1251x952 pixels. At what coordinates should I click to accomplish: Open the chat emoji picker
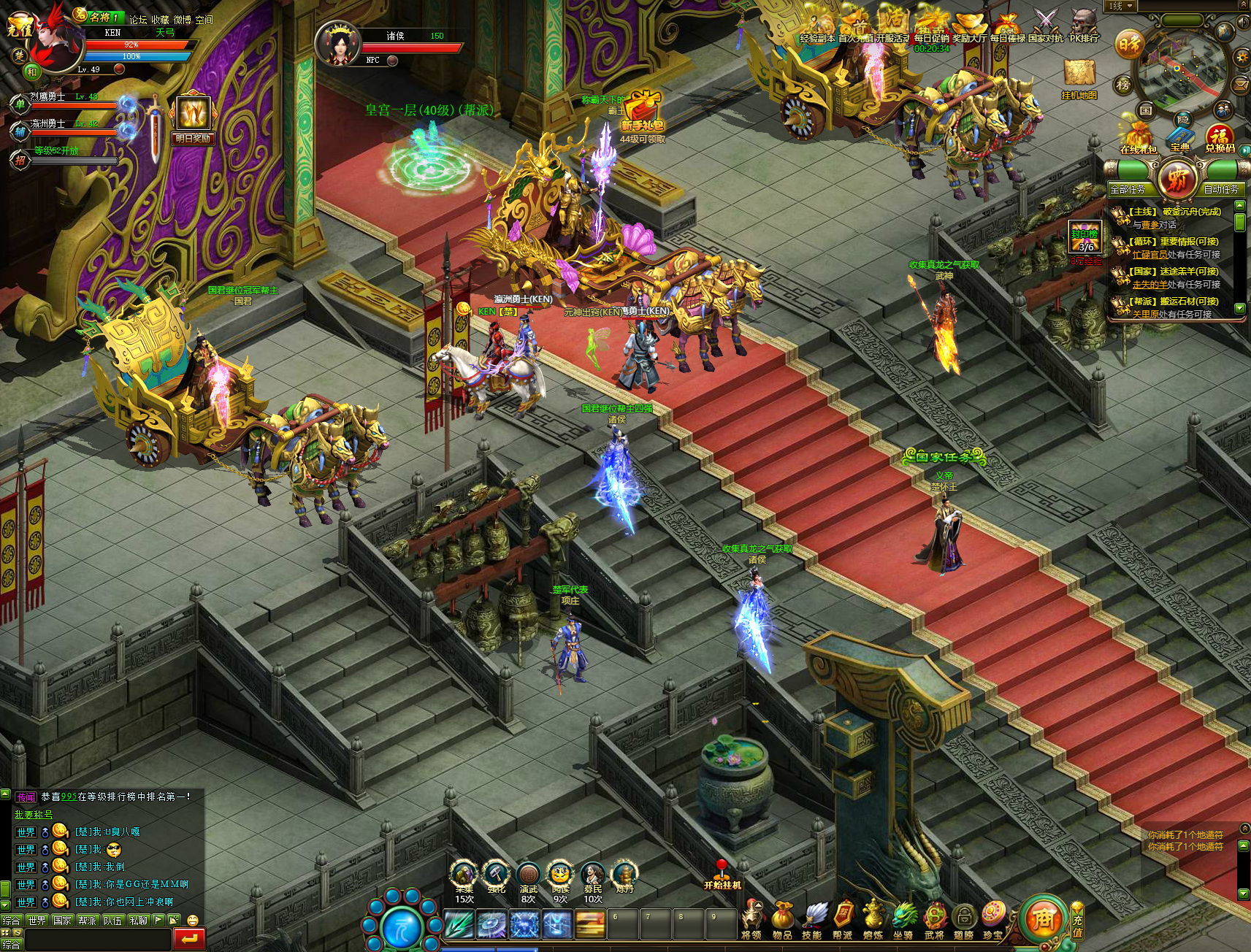click(193, 921)
